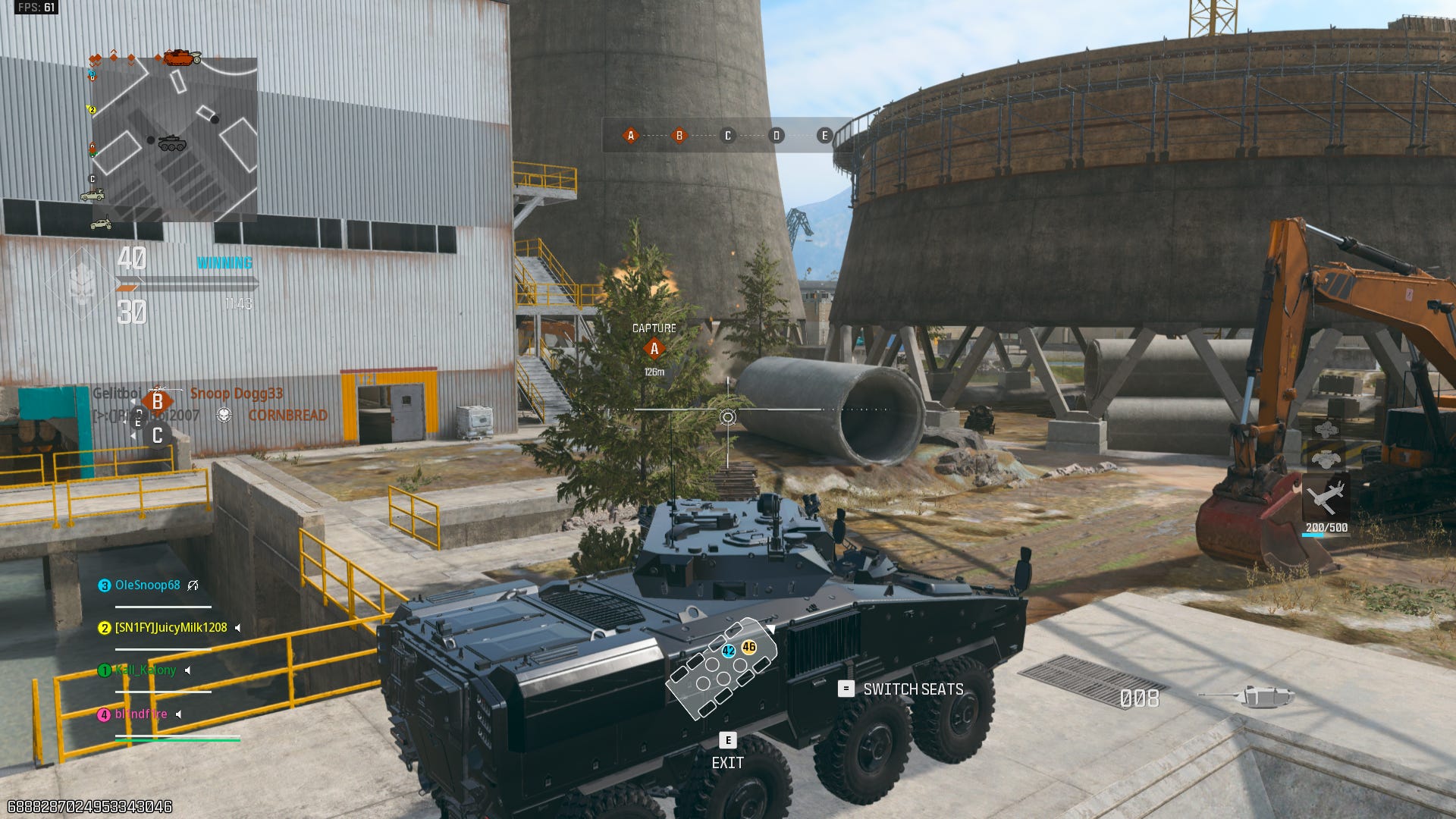The width and height of the screenshot is (1456, 819).
Task: Pick objective D in the flag status bar
Action: pos(776,136)
